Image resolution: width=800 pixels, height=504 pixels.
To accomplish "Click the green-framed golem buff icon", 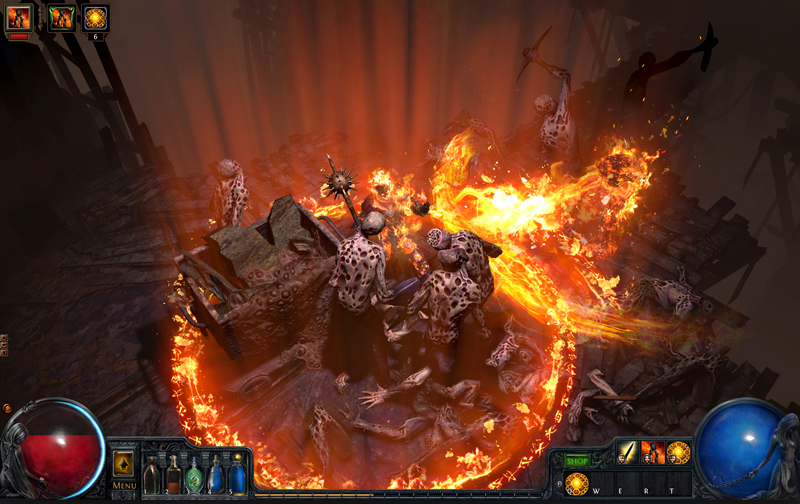I will (x=62, y=17).
